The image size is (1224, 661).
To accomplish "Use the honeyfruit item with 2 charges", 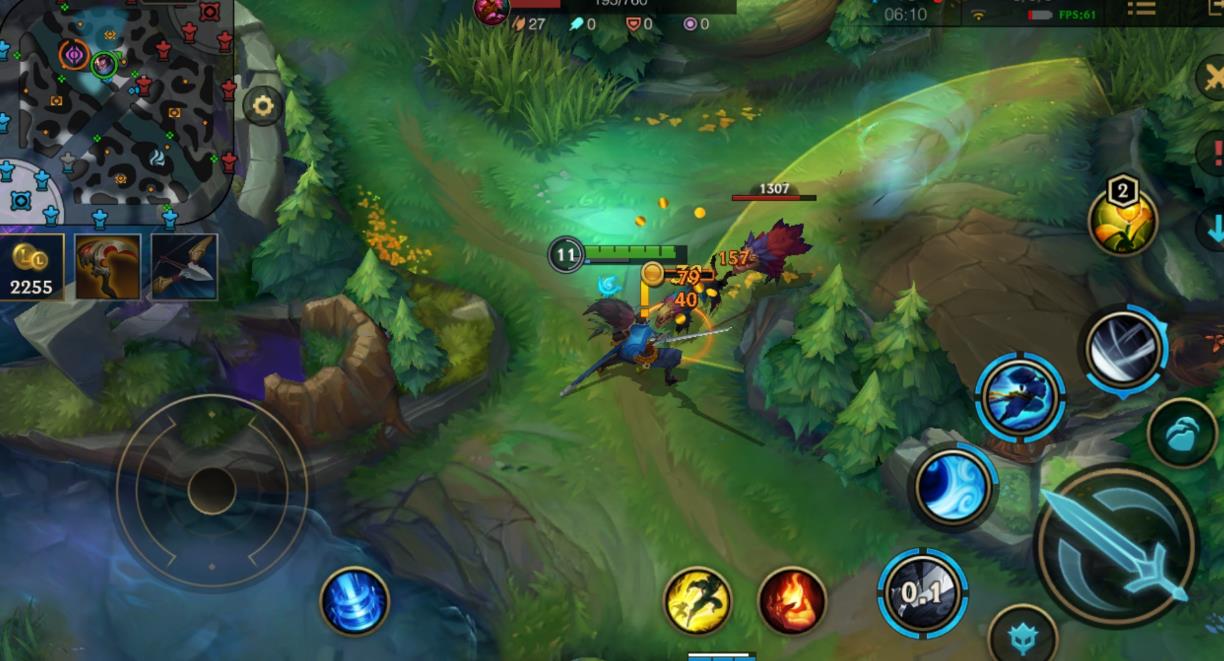I will tap(1123, 221).
